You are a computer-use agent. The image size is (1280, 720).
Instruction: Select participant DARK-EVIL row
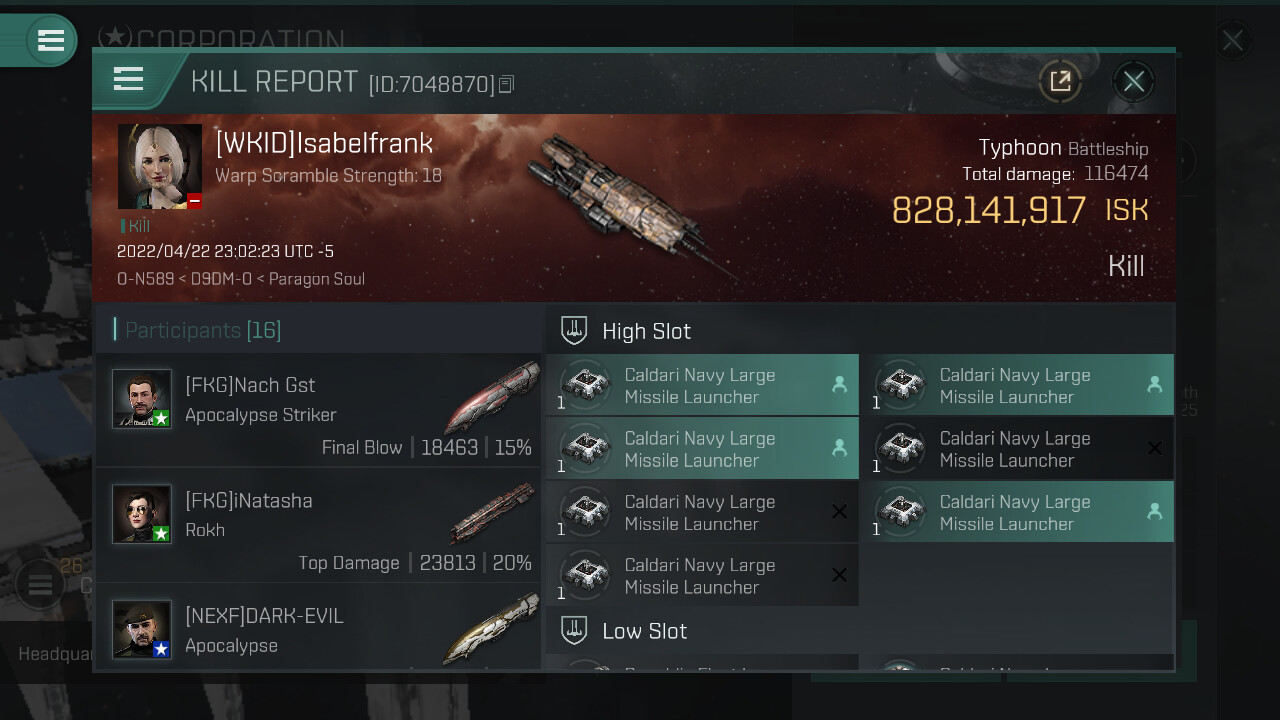tap(318, 629)
